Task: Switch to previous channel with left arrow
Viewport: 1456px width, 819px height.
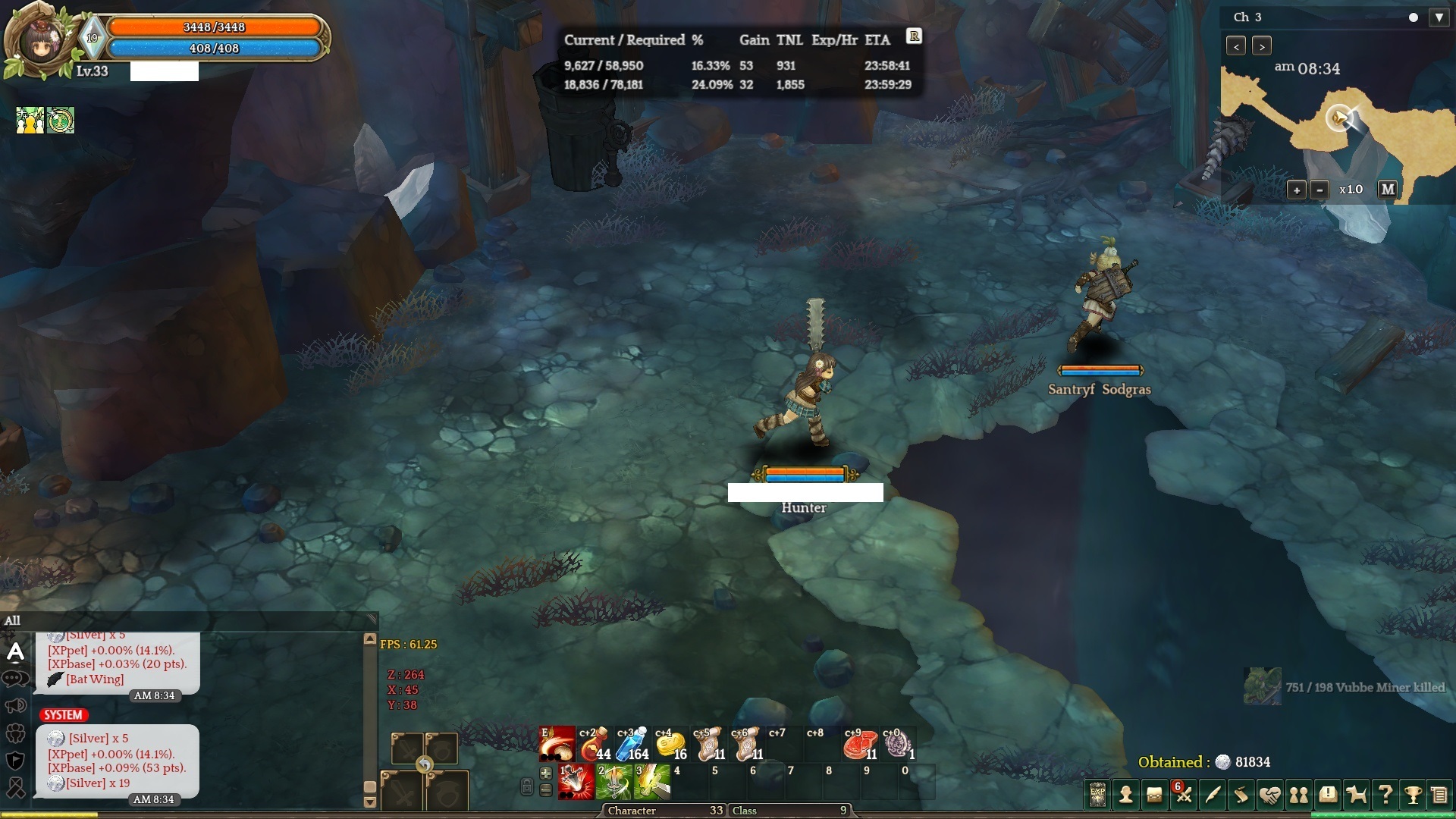Action: point(1236,46)
